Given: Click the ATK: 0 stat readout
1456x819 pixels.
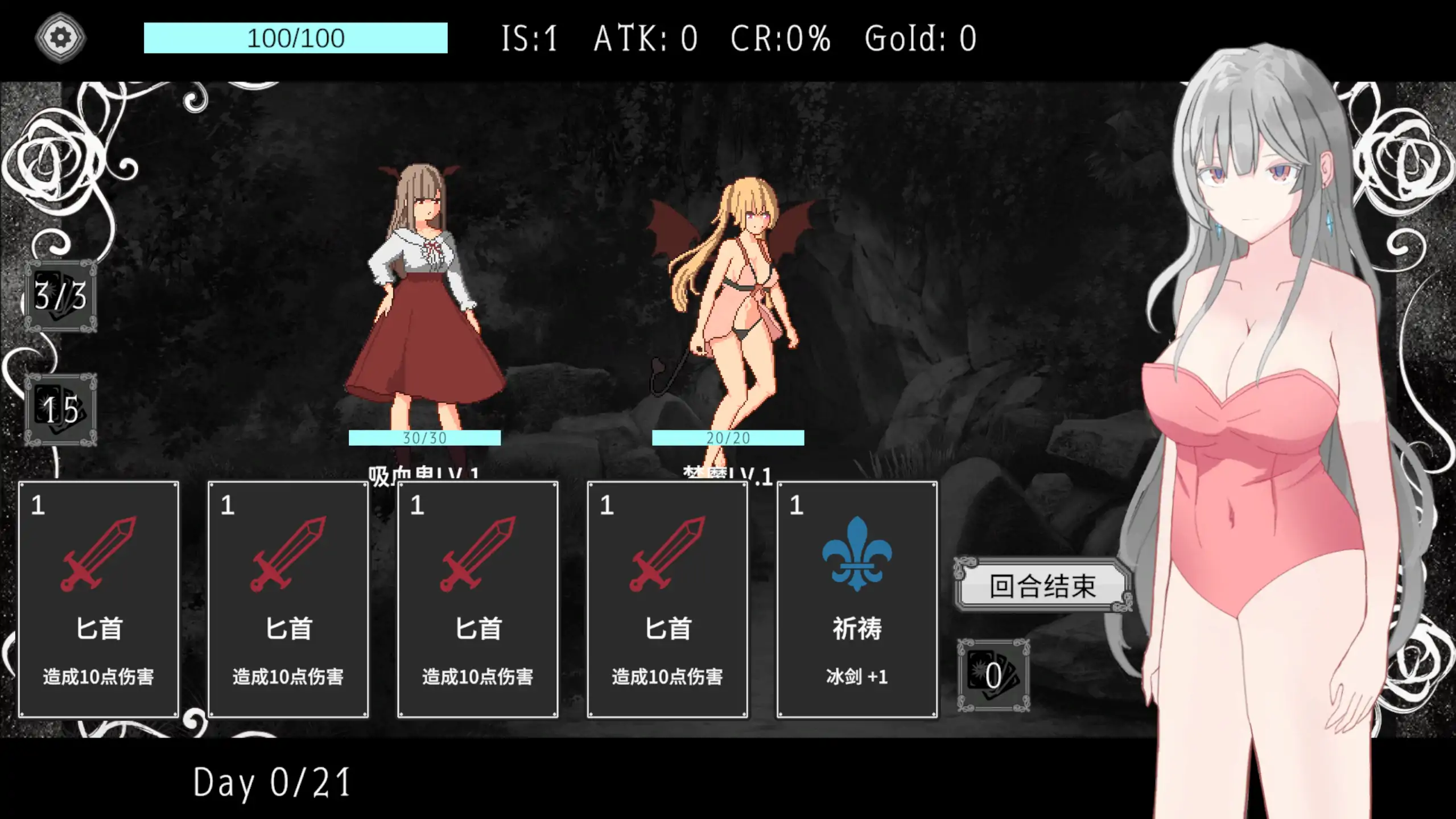Looking at the screenshot, I should click(646, 38).
